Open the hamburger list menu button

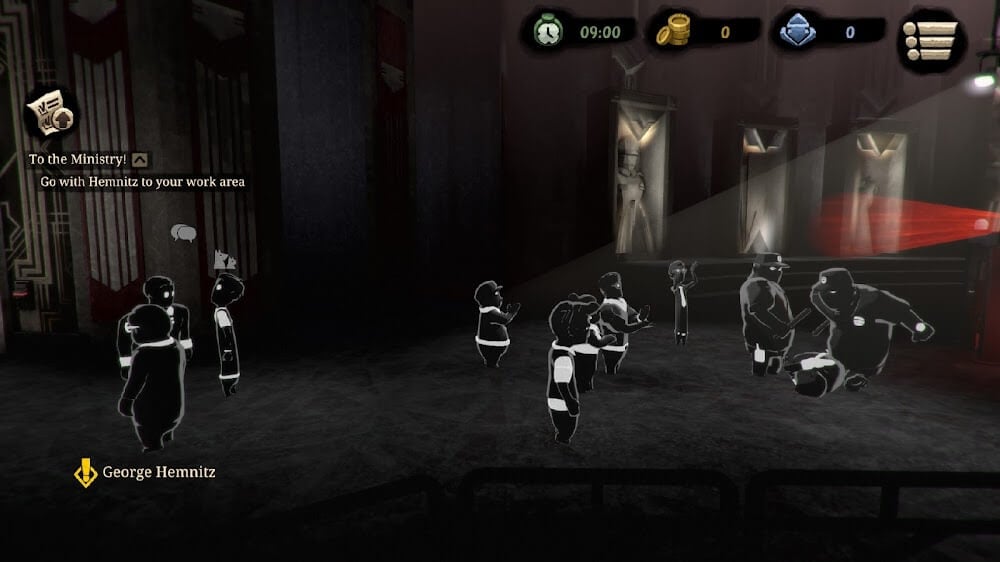pos(931,40)
